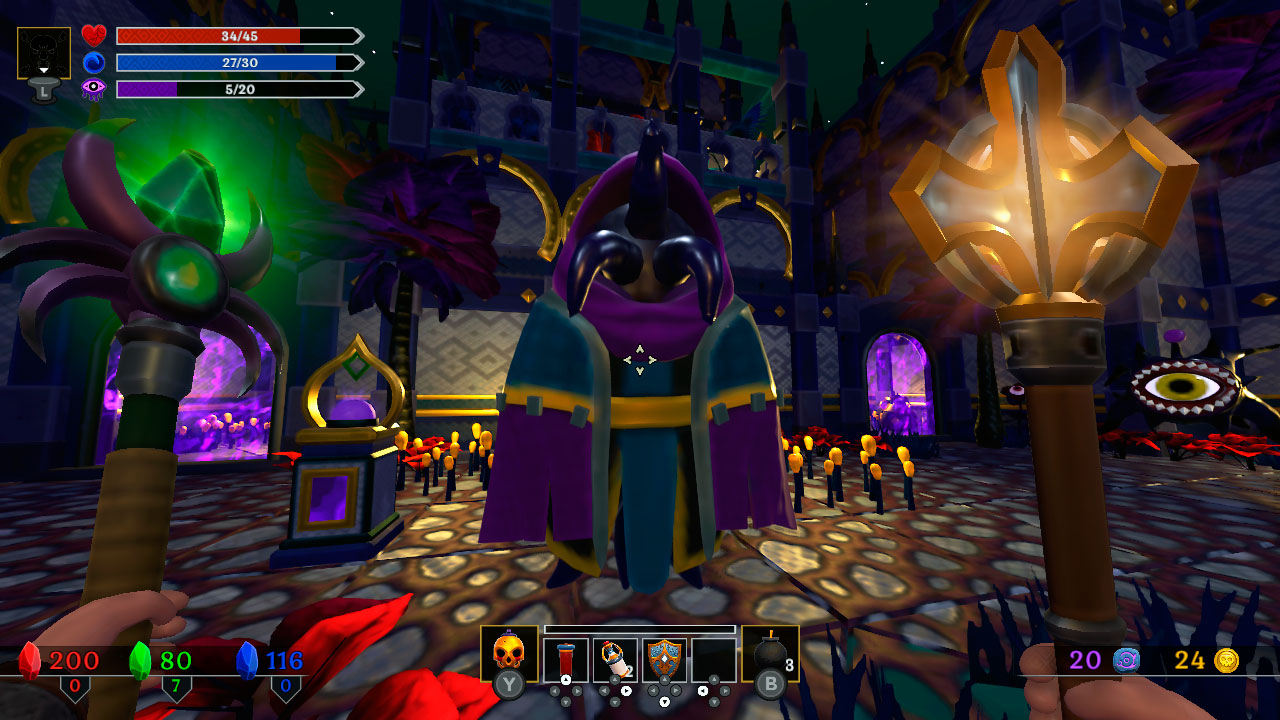Click the heart icon beside the health bar
This screenshot has height=720, width=1280.
point(94,35)
